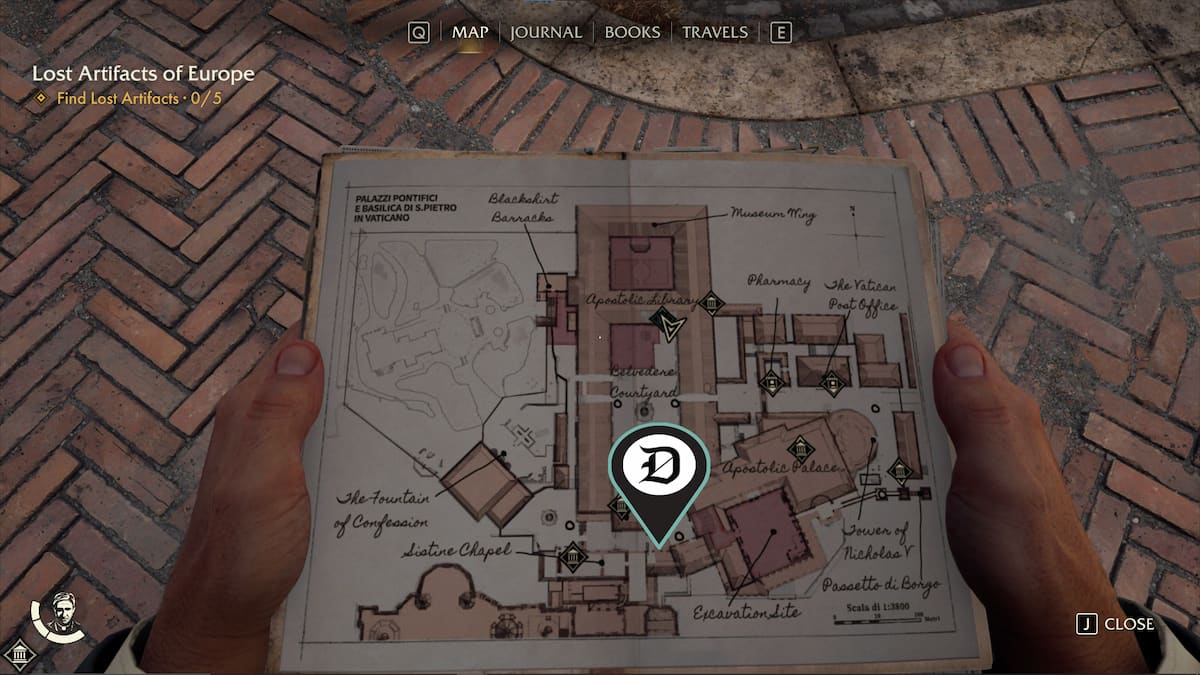Open the Books tab
1200x675 pixels.
(634, 32)
